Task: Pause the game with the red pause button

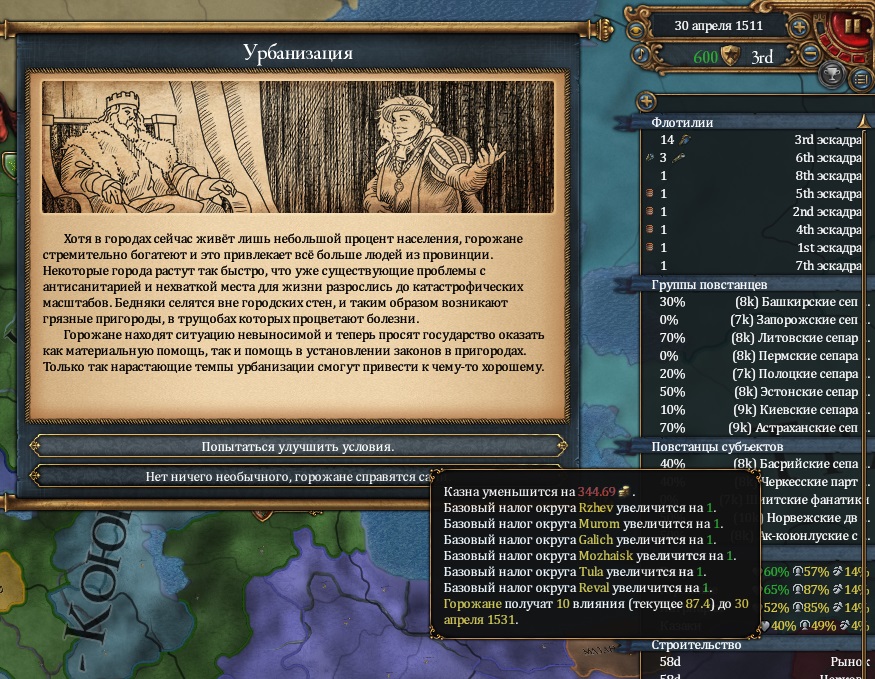Action: pos(852,25)
